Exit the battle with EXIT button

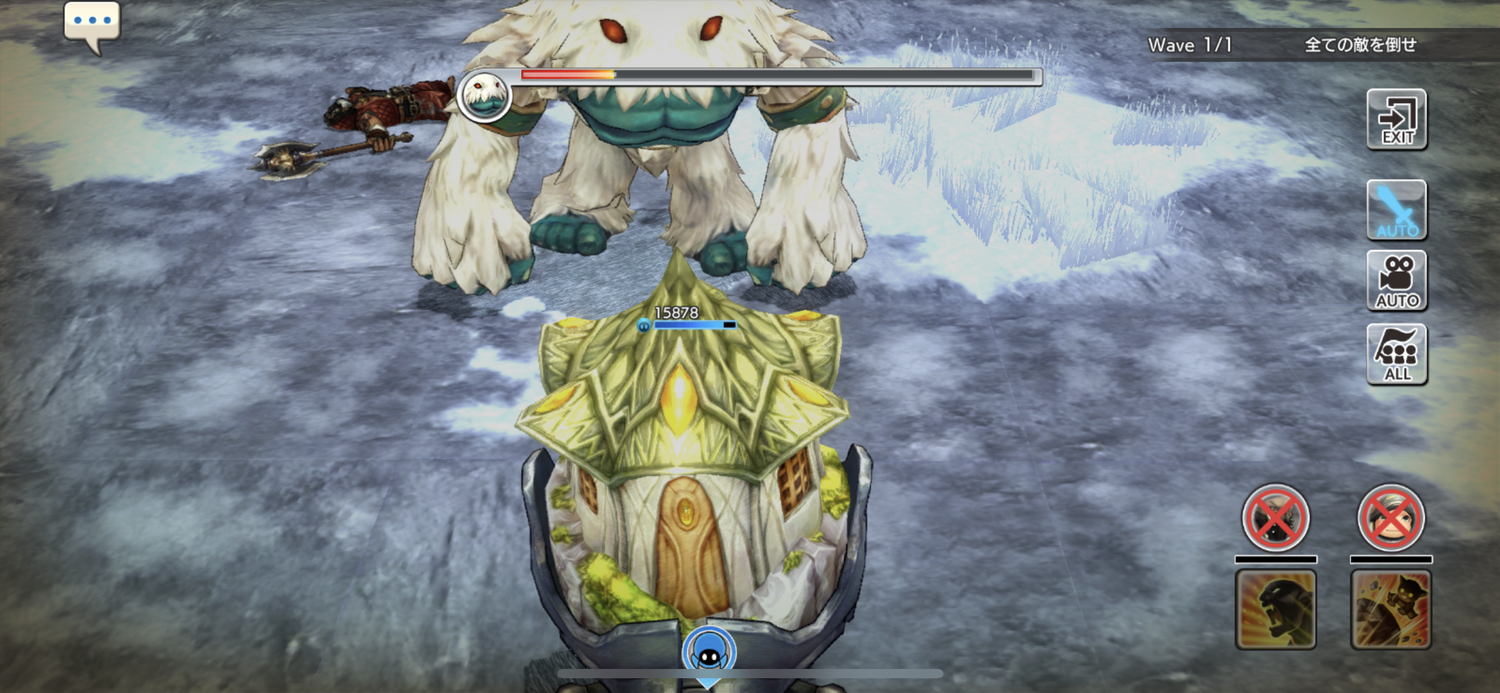point(1397,119)
